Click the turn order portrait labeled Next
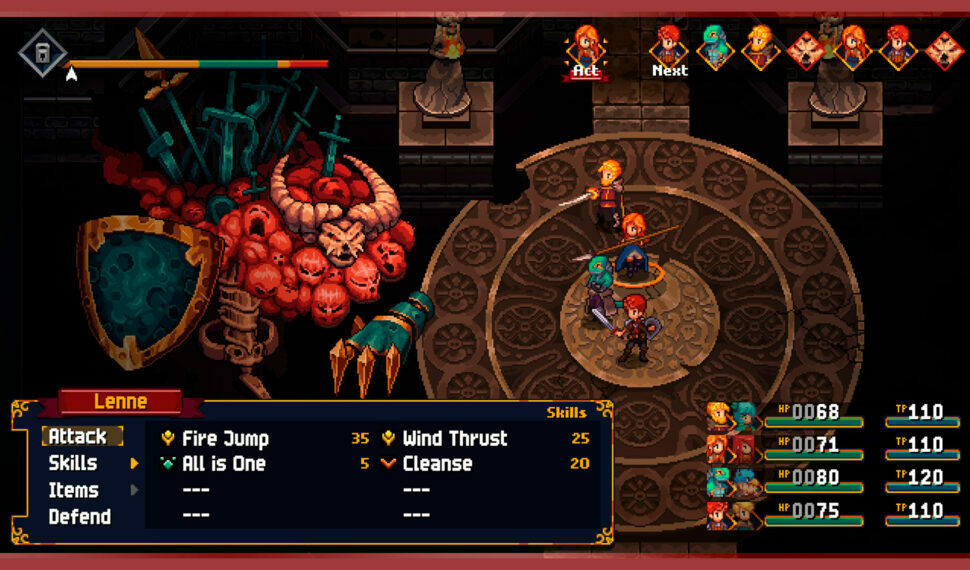This screenshot has height=570, width=970. (x=669, y=48)
